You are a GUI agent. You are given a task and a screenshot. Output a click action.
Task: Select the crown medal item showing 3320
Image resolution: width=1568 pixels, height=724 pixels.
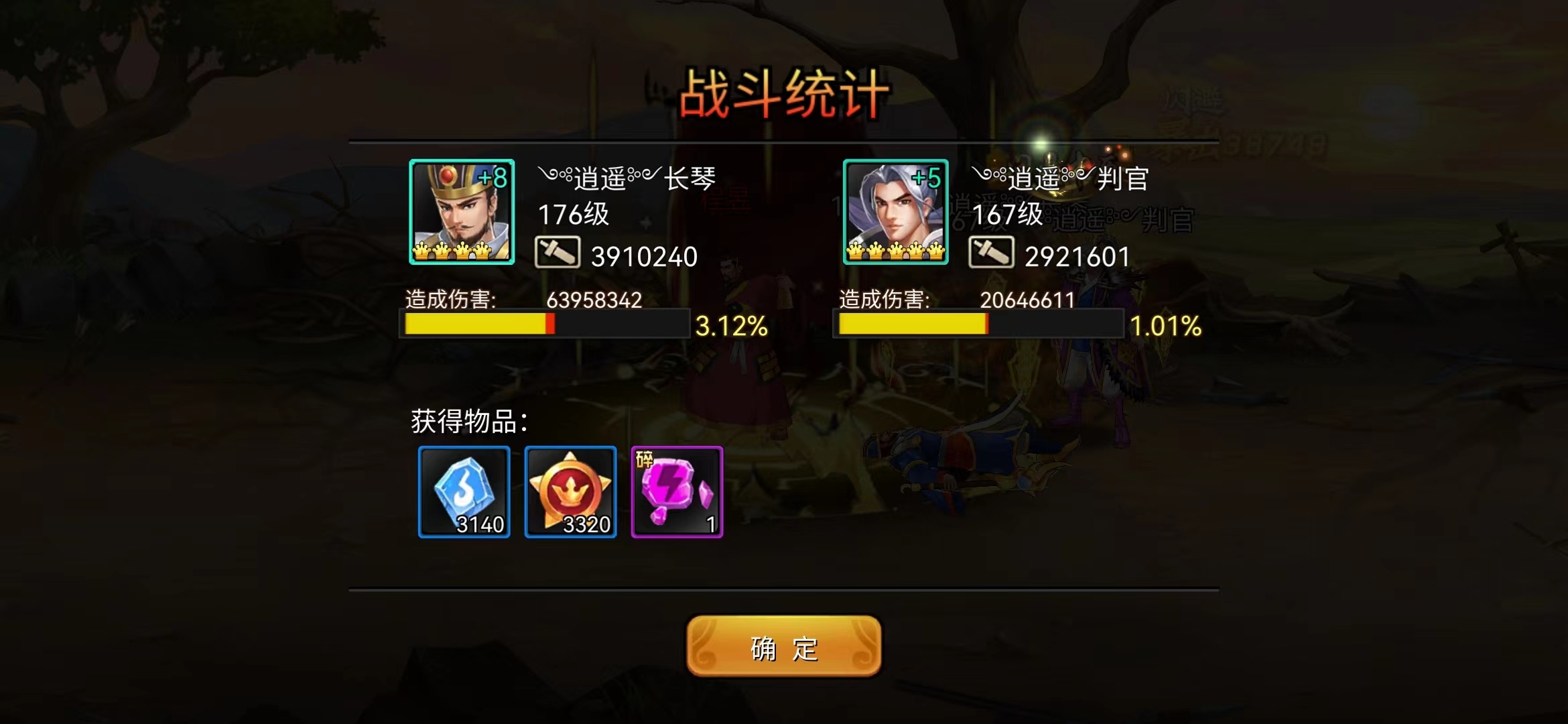click(x=571, y=493)
